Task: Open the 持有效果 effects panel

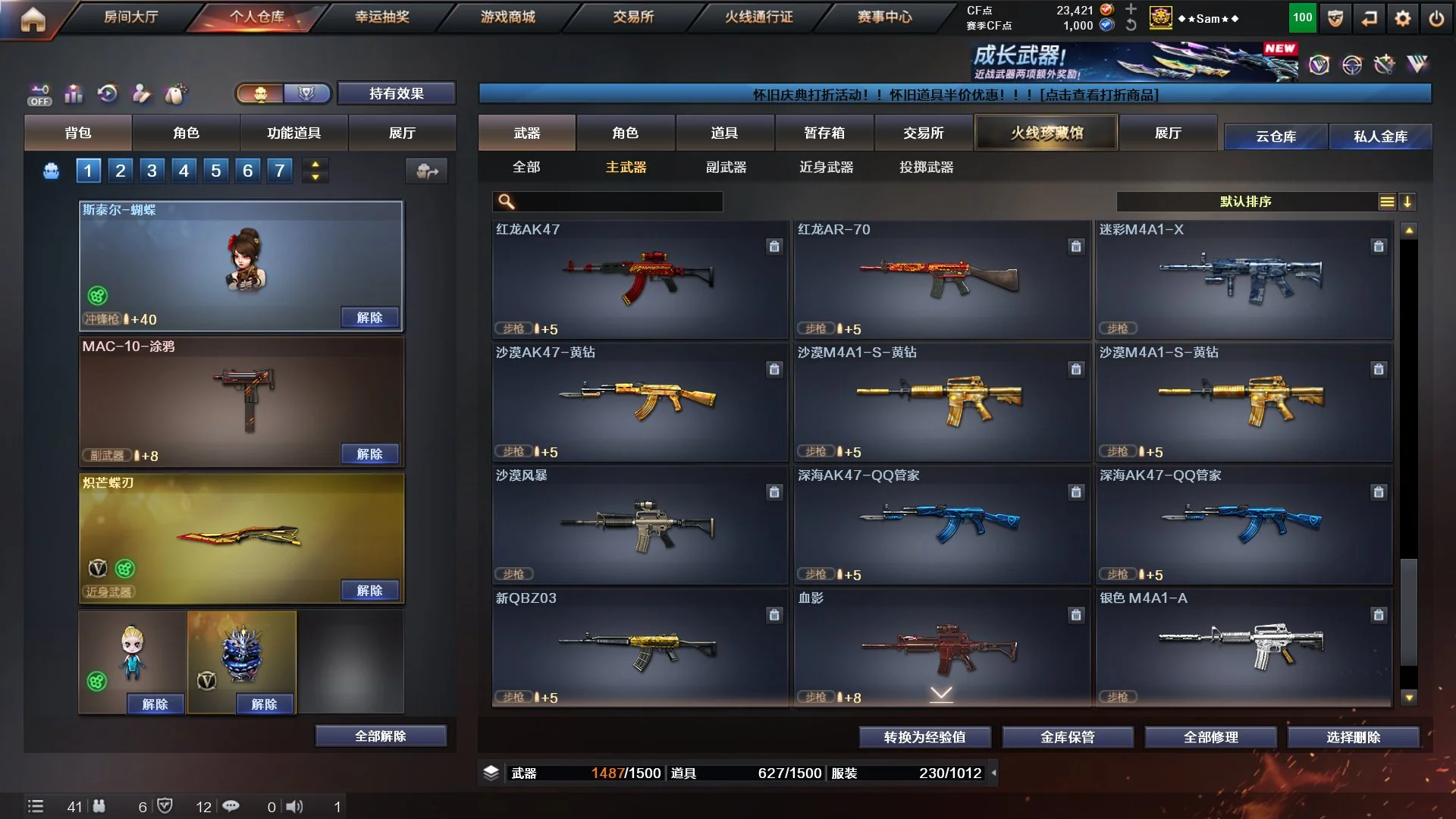Action: [x=396, y=93]
